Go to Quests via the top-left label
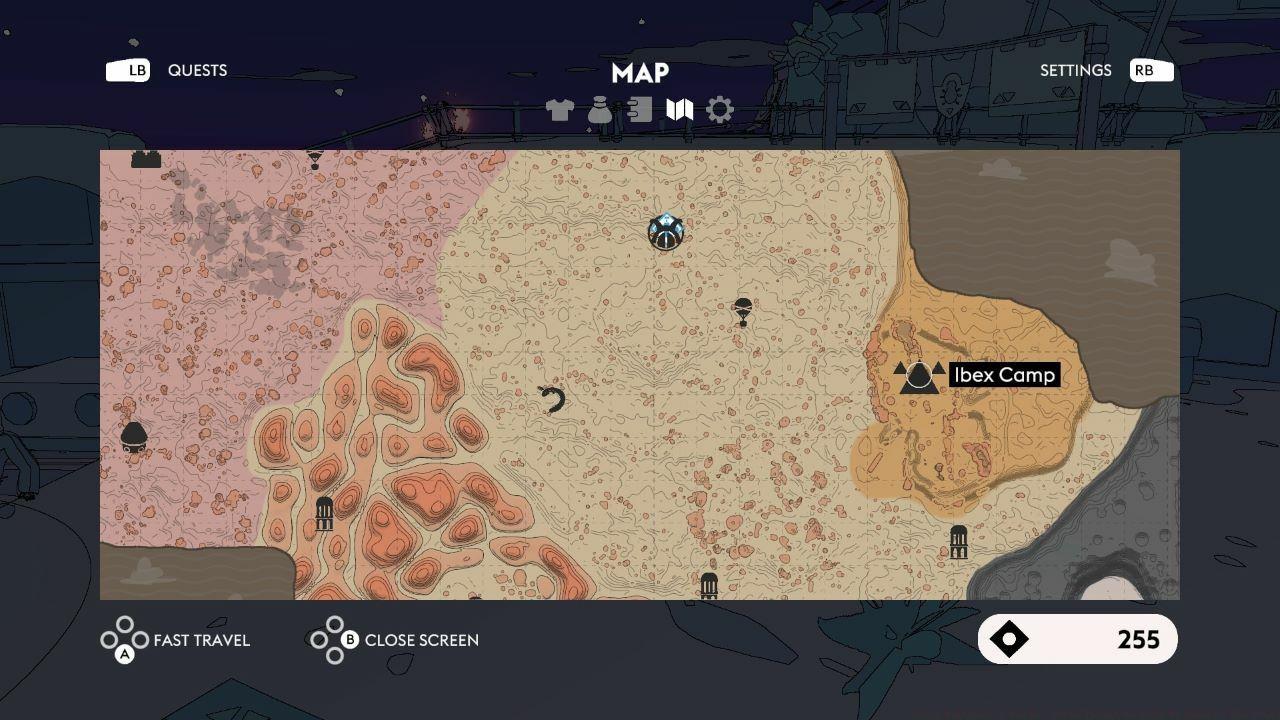 197,70
